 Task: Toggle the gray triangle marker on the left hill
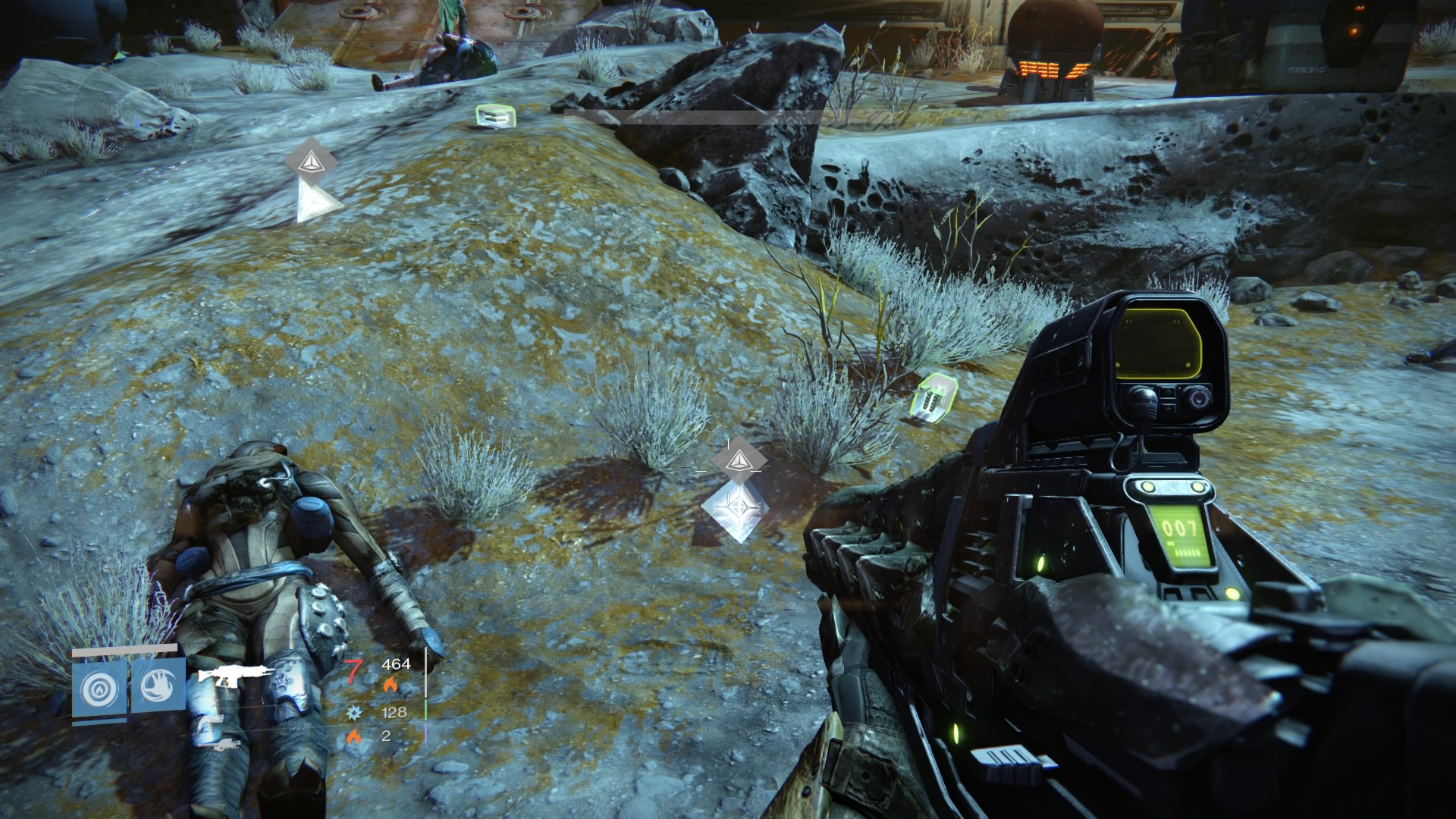click(313, 163)
